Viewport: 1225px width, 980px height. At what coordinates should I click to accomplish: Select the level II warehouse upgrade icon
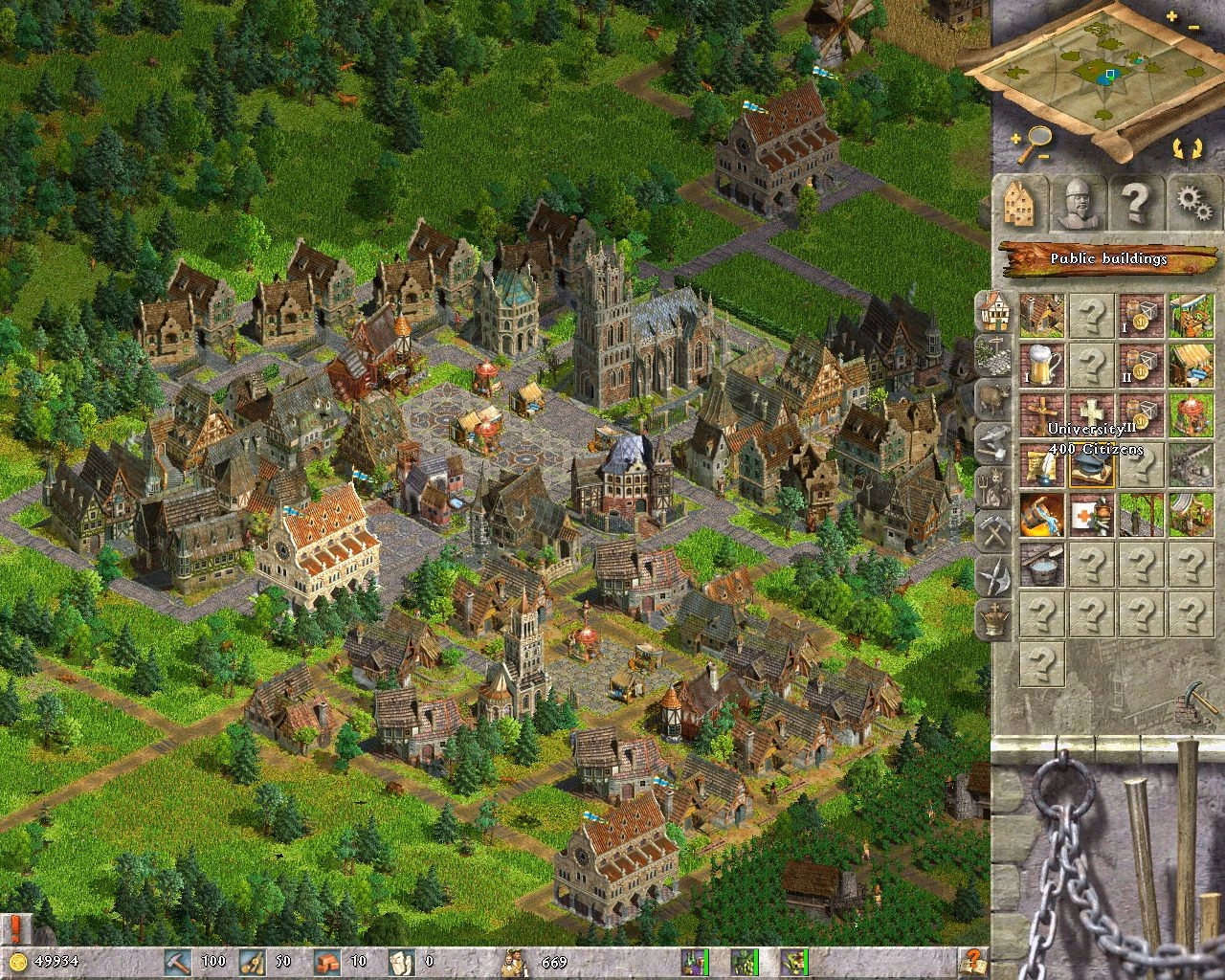click(1141, 367)
